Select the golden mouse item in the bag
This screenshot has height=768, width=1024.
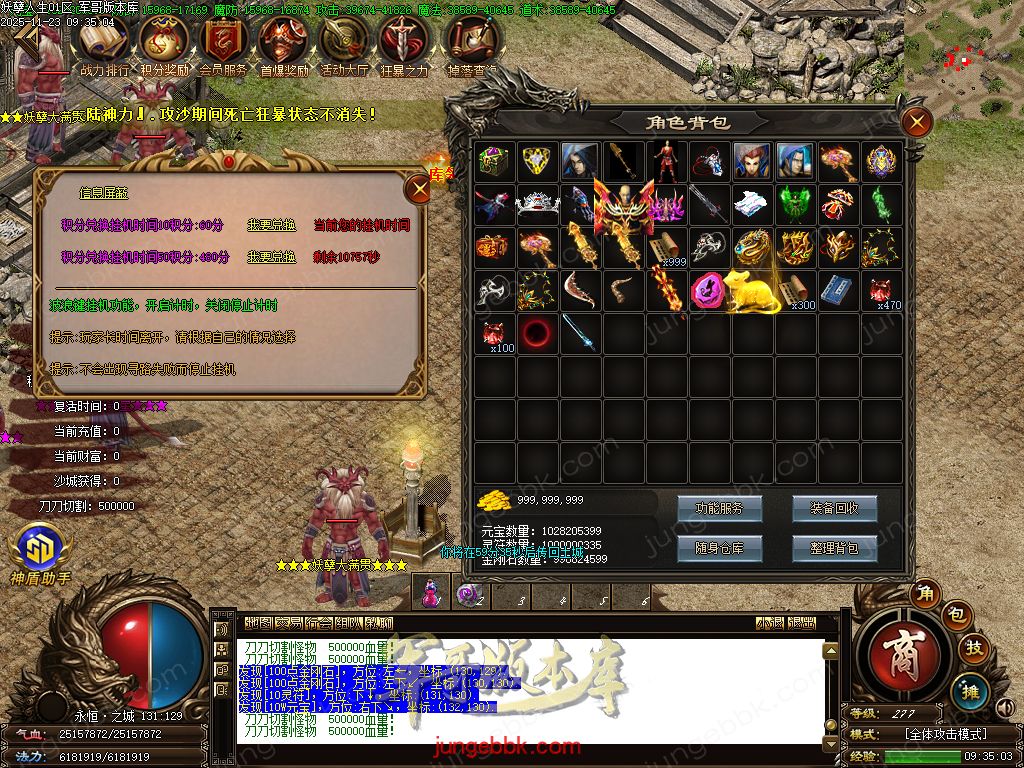(752, 291)
